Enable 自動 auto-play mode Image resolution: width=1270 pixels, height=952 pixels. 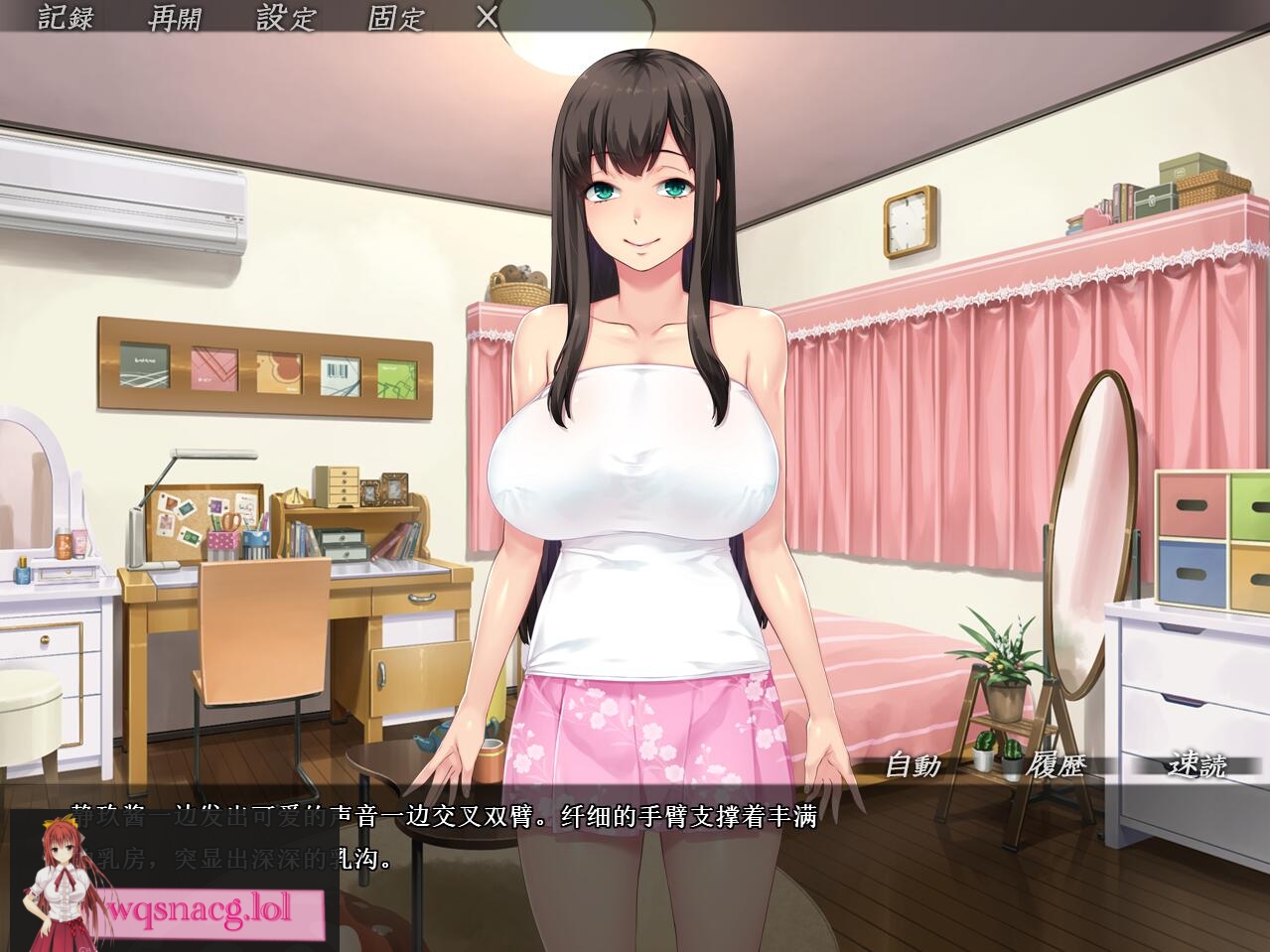[x=913, y=764]
